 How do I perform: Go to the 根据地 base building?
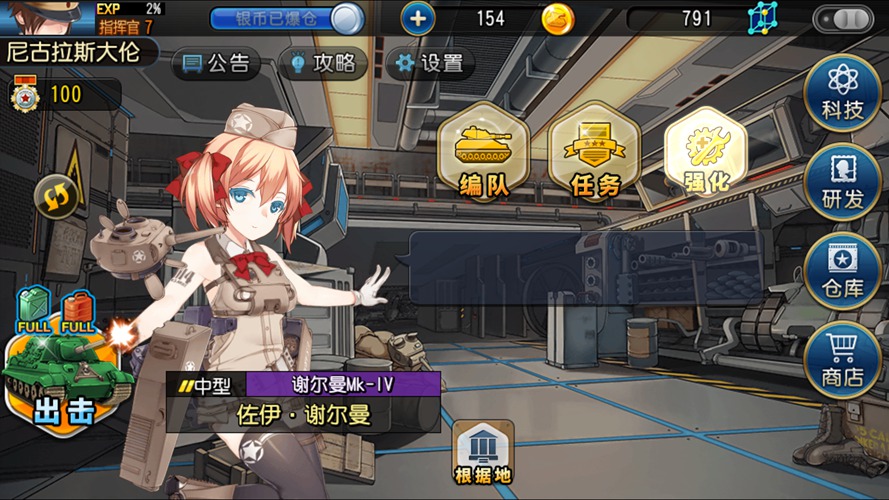(484, 453)
